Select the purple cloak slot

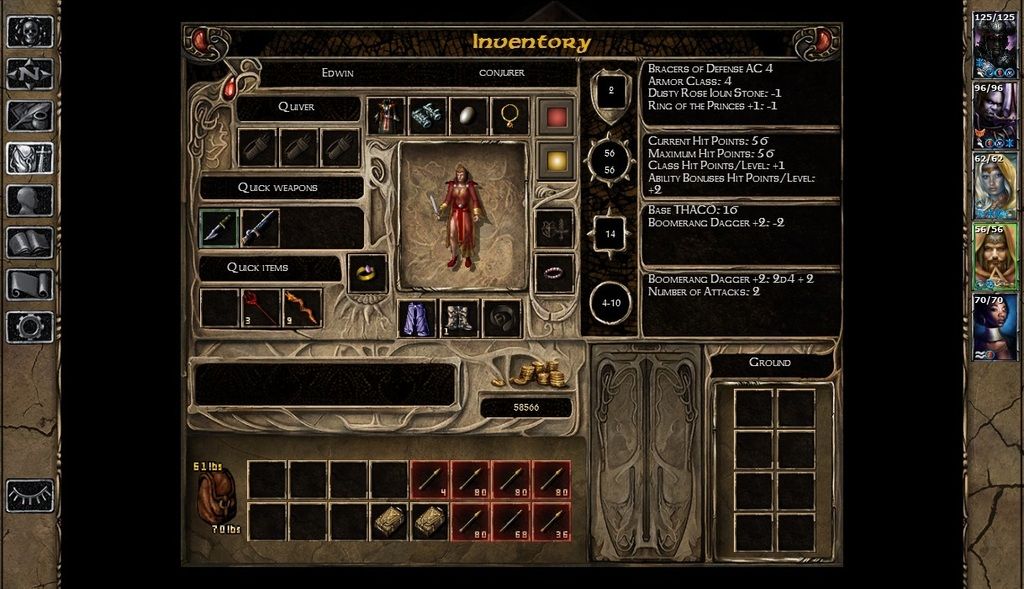coord(417,319)
